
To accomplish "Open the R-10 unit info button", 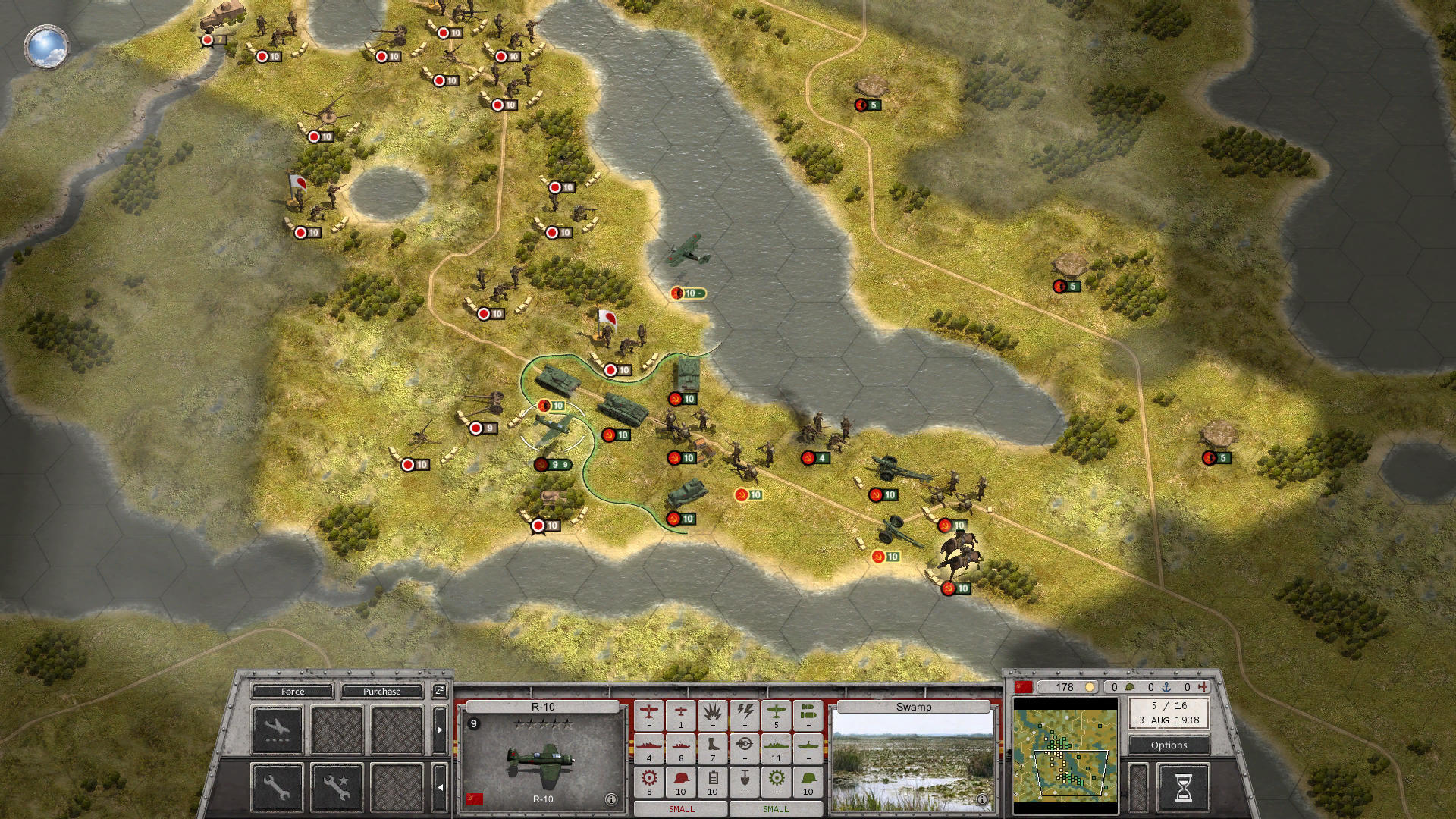I will coord(611,799).
